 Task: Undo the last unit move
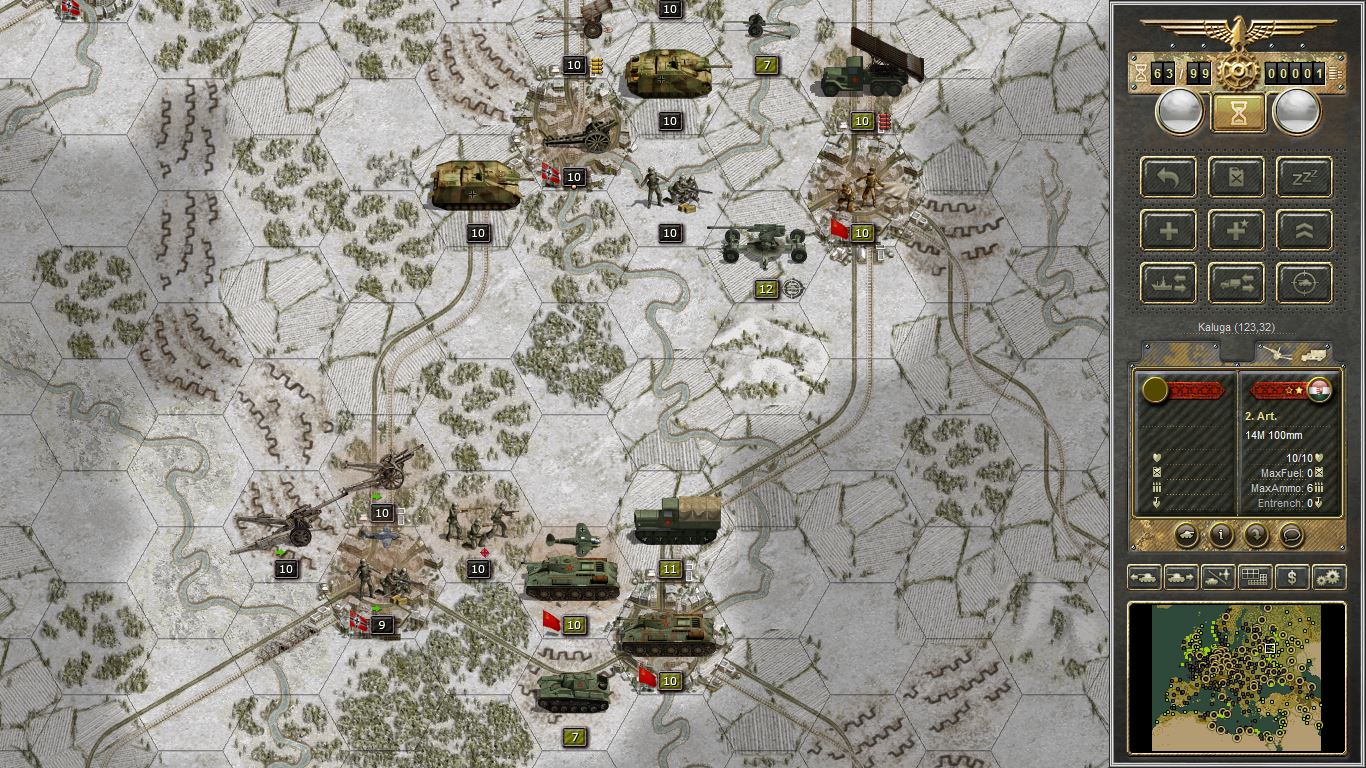pos(1168,177)
